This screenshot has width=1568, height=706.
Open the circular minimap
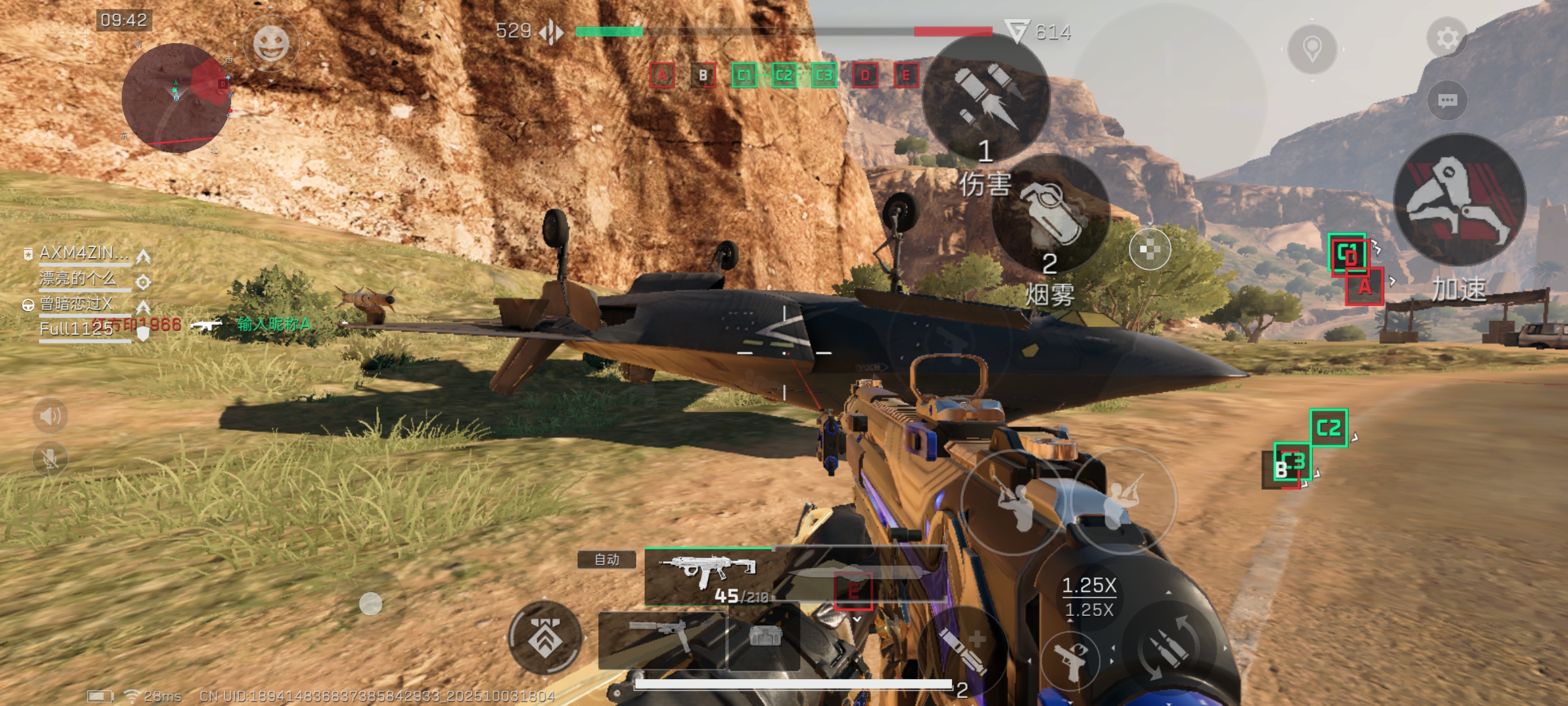(x=176, y=97)
